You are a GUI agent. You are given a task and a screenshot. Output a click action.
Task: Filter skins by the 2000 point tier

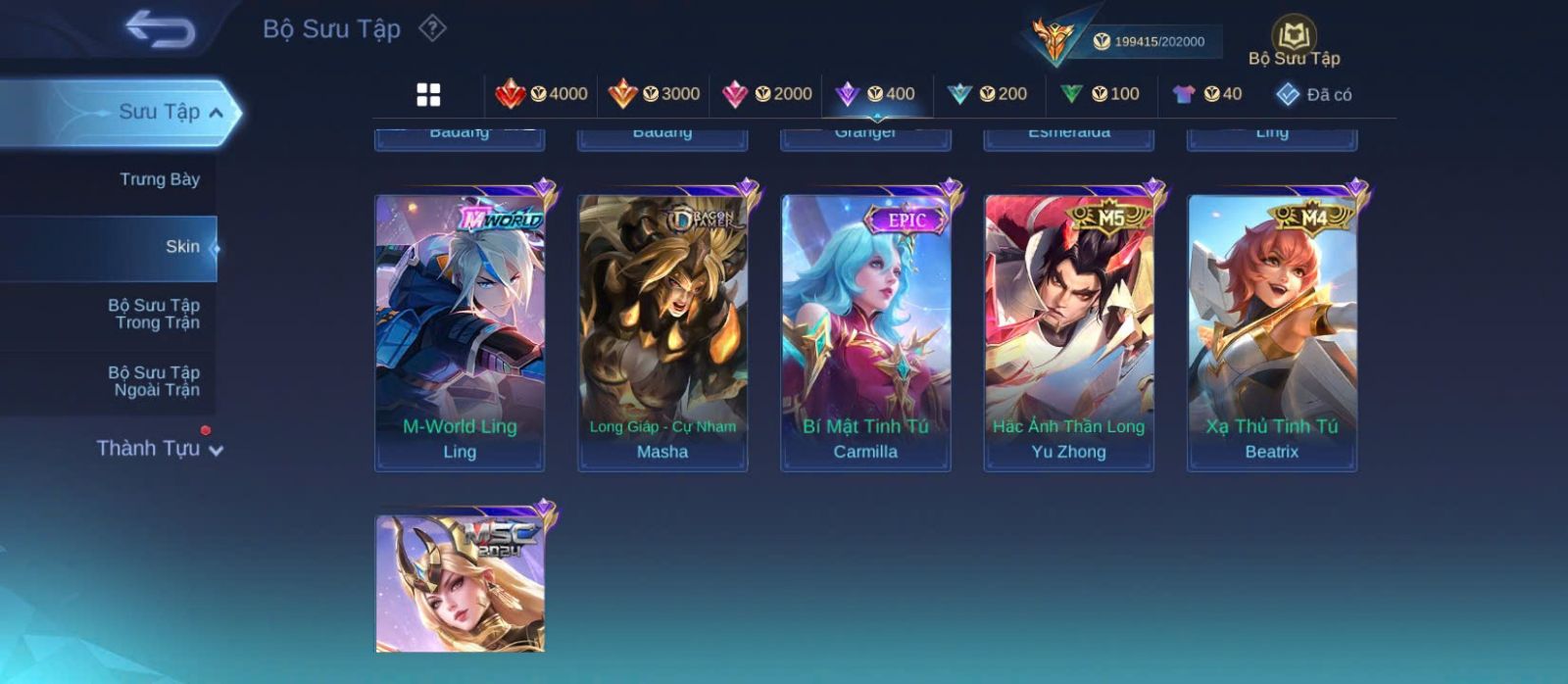click(x=766, y=94)
